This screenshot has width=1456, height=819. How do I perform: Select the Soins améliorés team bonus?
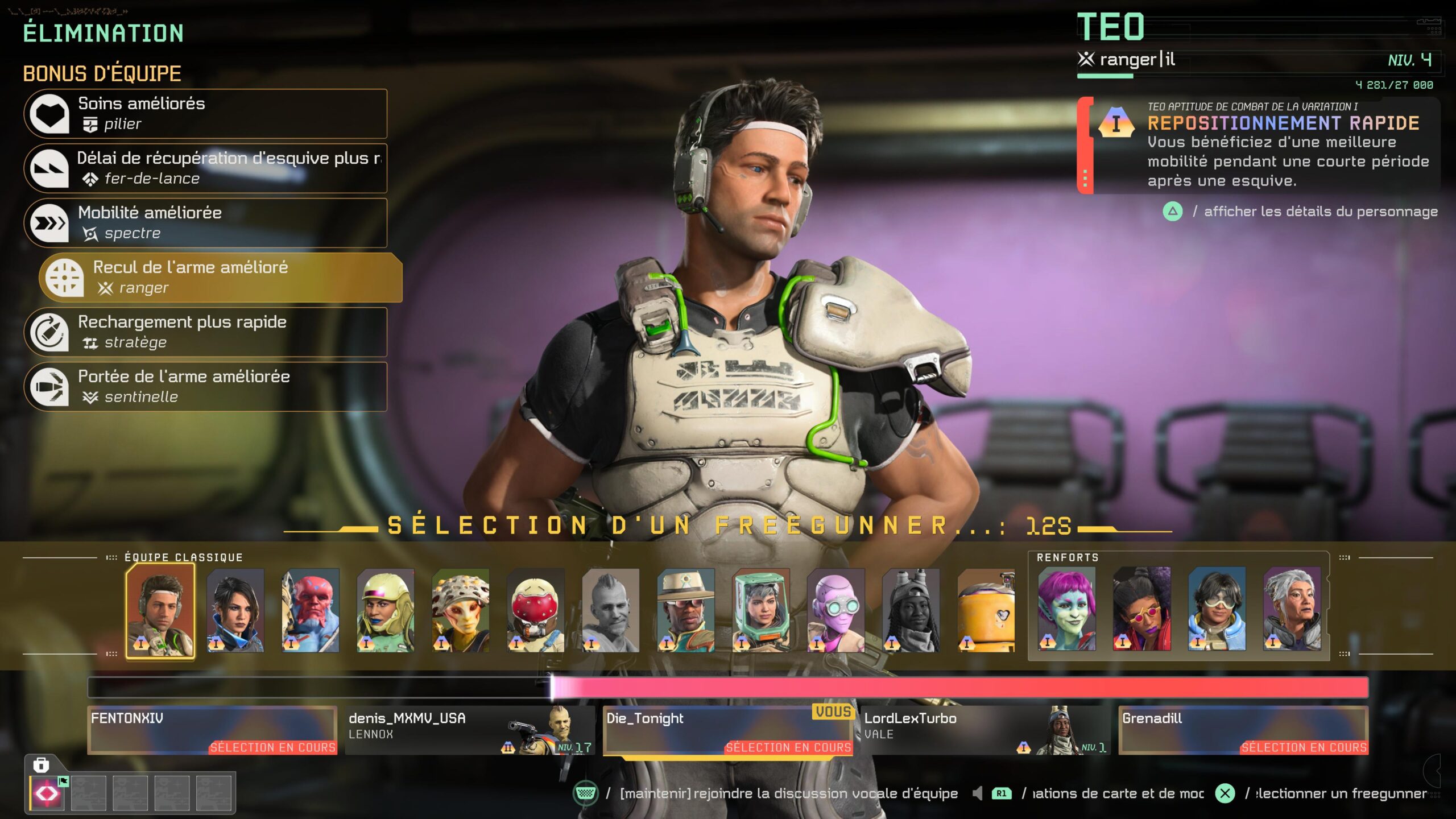[205, 114]
